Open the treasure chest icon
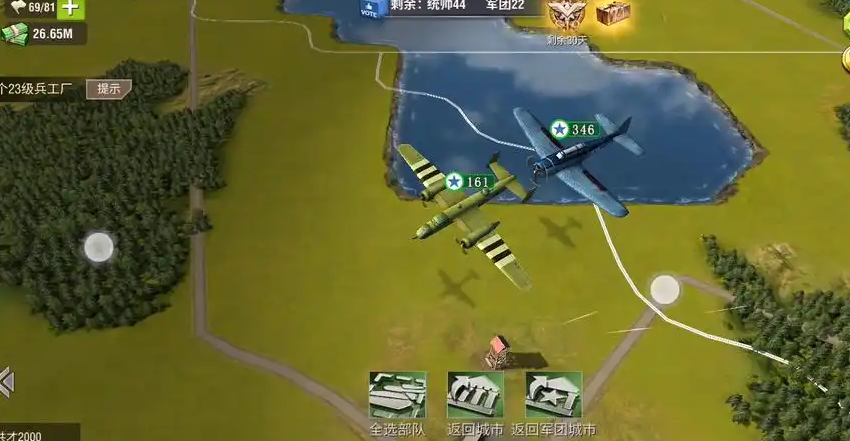 [613, 14]
